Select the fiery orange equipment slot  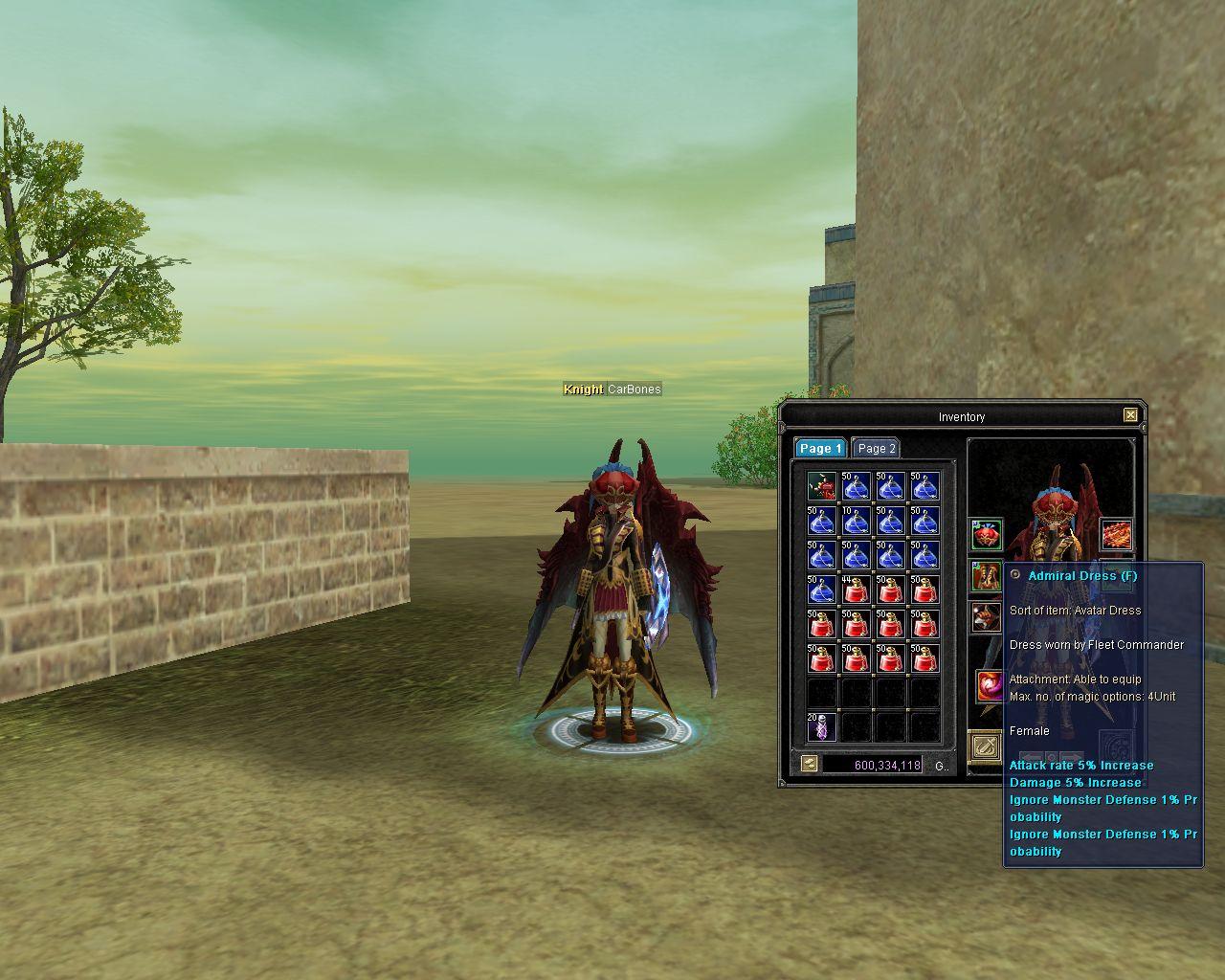coord(1116,534)
